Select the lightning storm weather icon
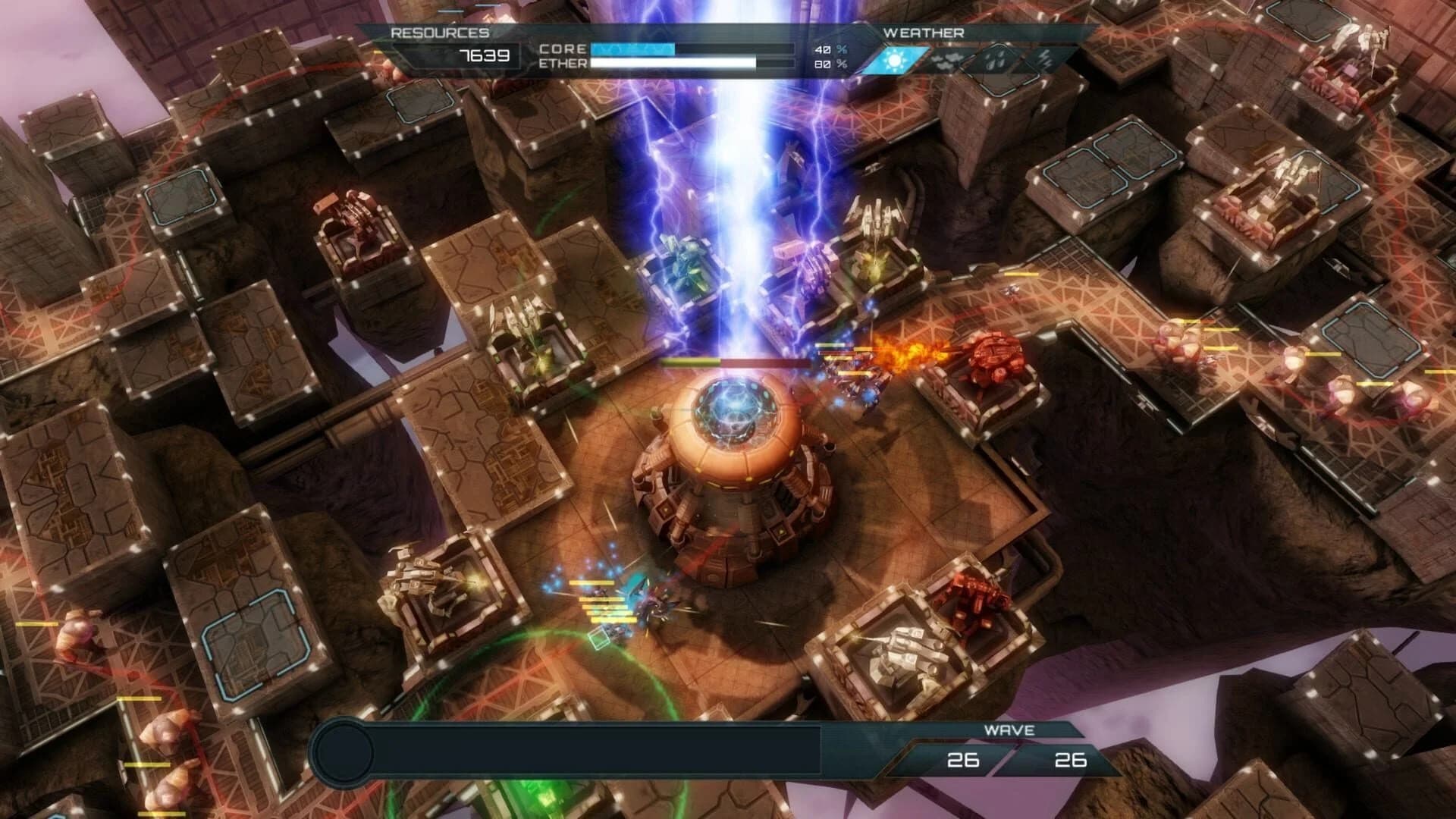The image size is (1456, 819). click(x=1048, y=58)
